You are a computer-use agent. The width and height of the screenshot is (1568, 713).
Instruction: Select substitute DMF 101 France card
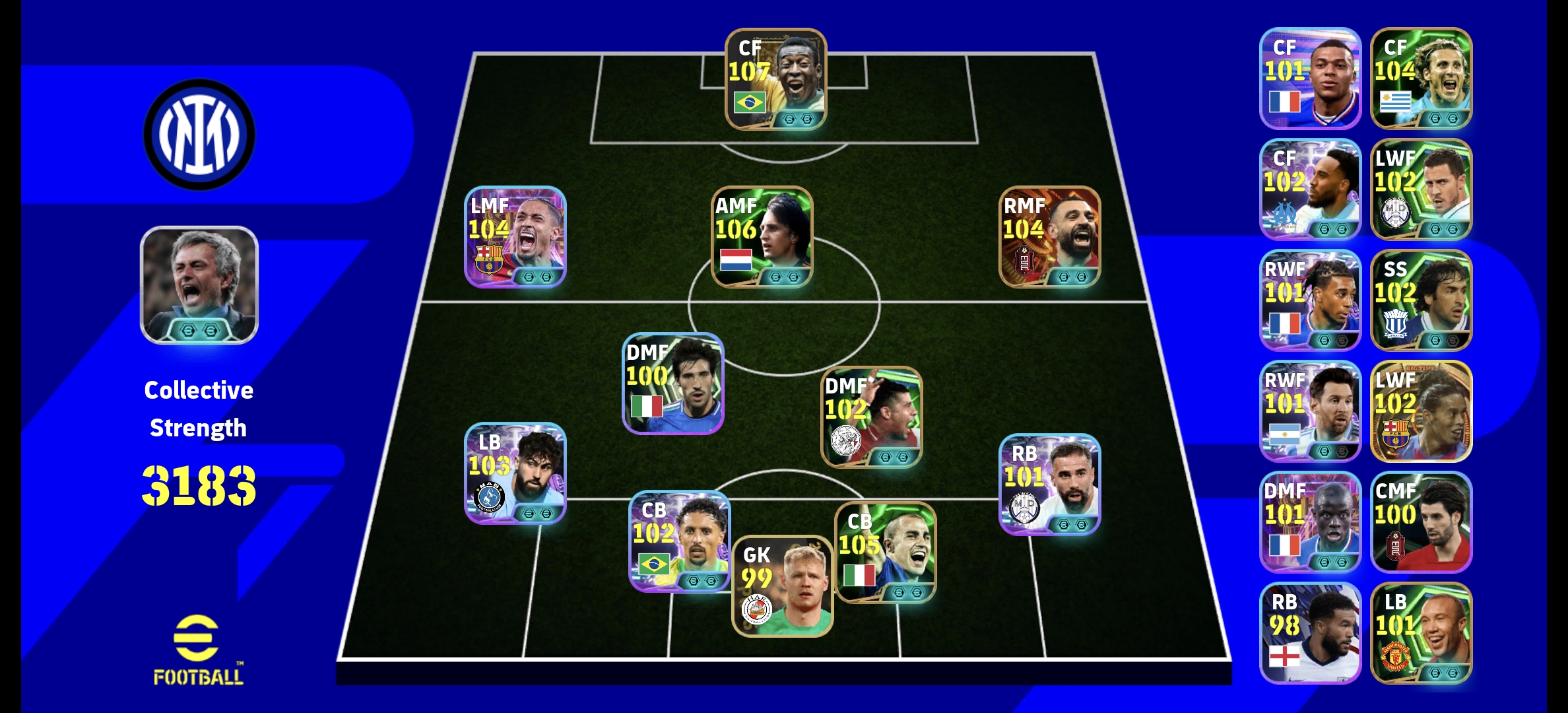coord(1310,522)
